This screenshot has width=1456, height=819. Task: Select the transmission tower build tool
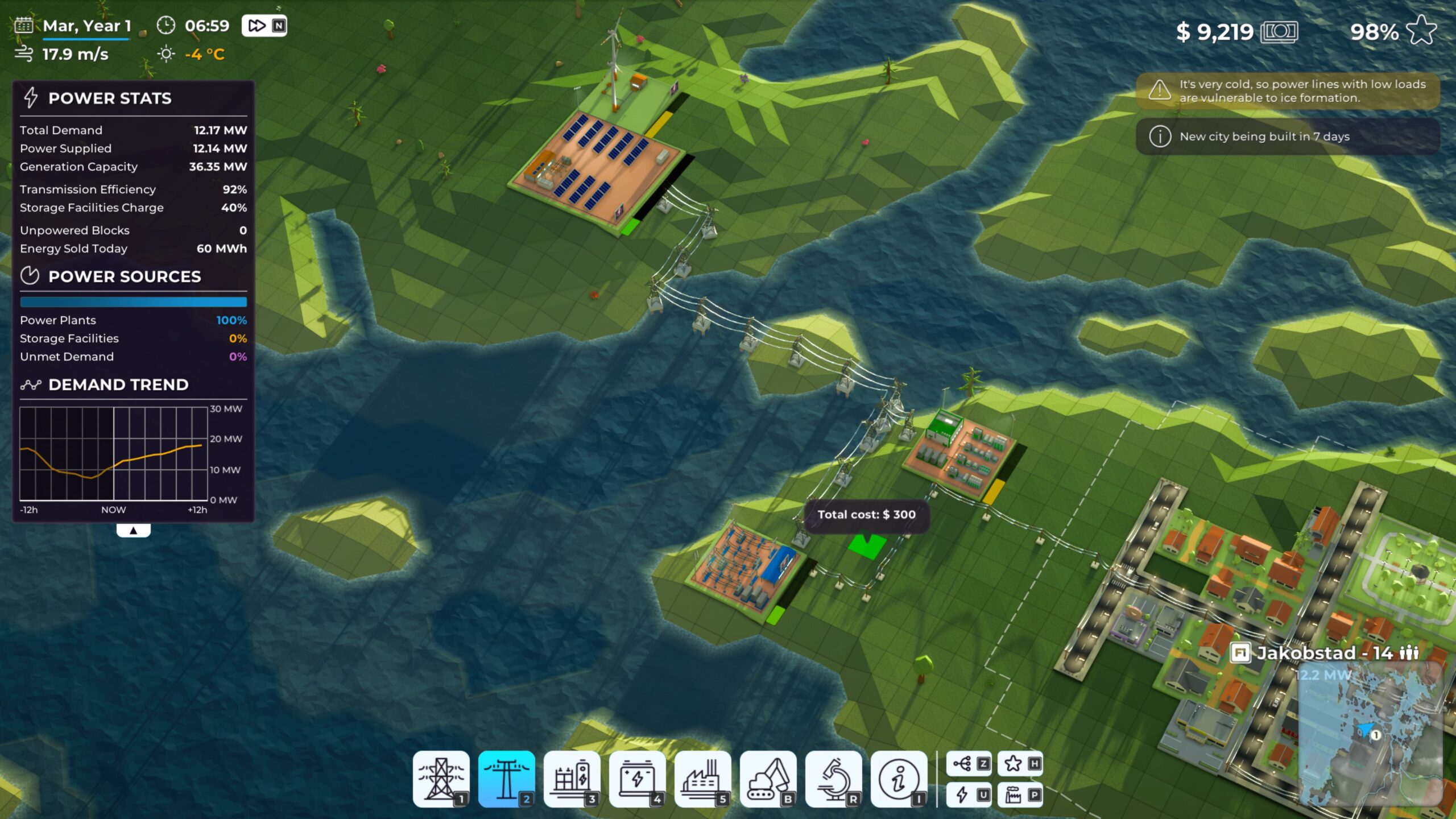click(x=441, y=778)
